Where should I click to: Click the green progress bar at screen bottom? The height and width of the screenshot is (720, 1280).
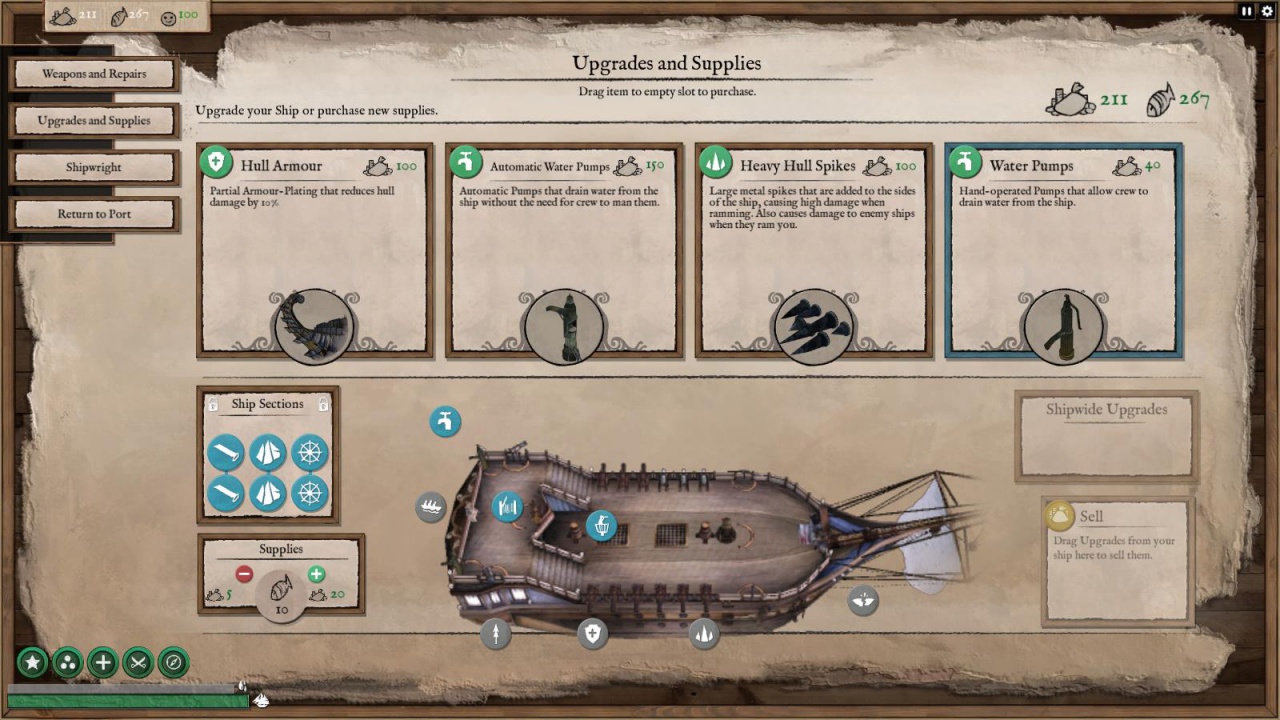tap(120, 700)
